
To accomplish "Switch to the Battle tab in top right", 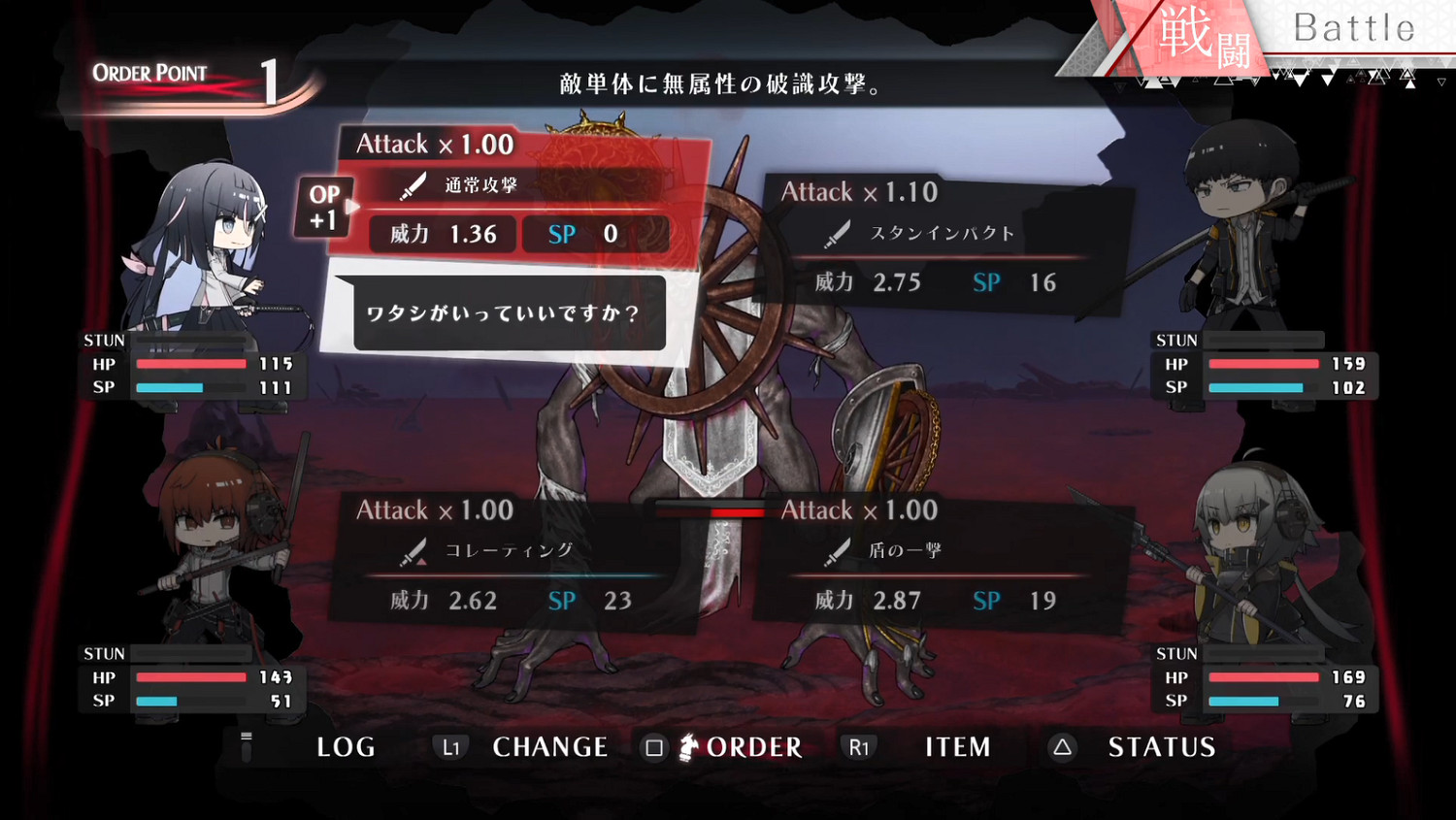I will coord(1357,27).
